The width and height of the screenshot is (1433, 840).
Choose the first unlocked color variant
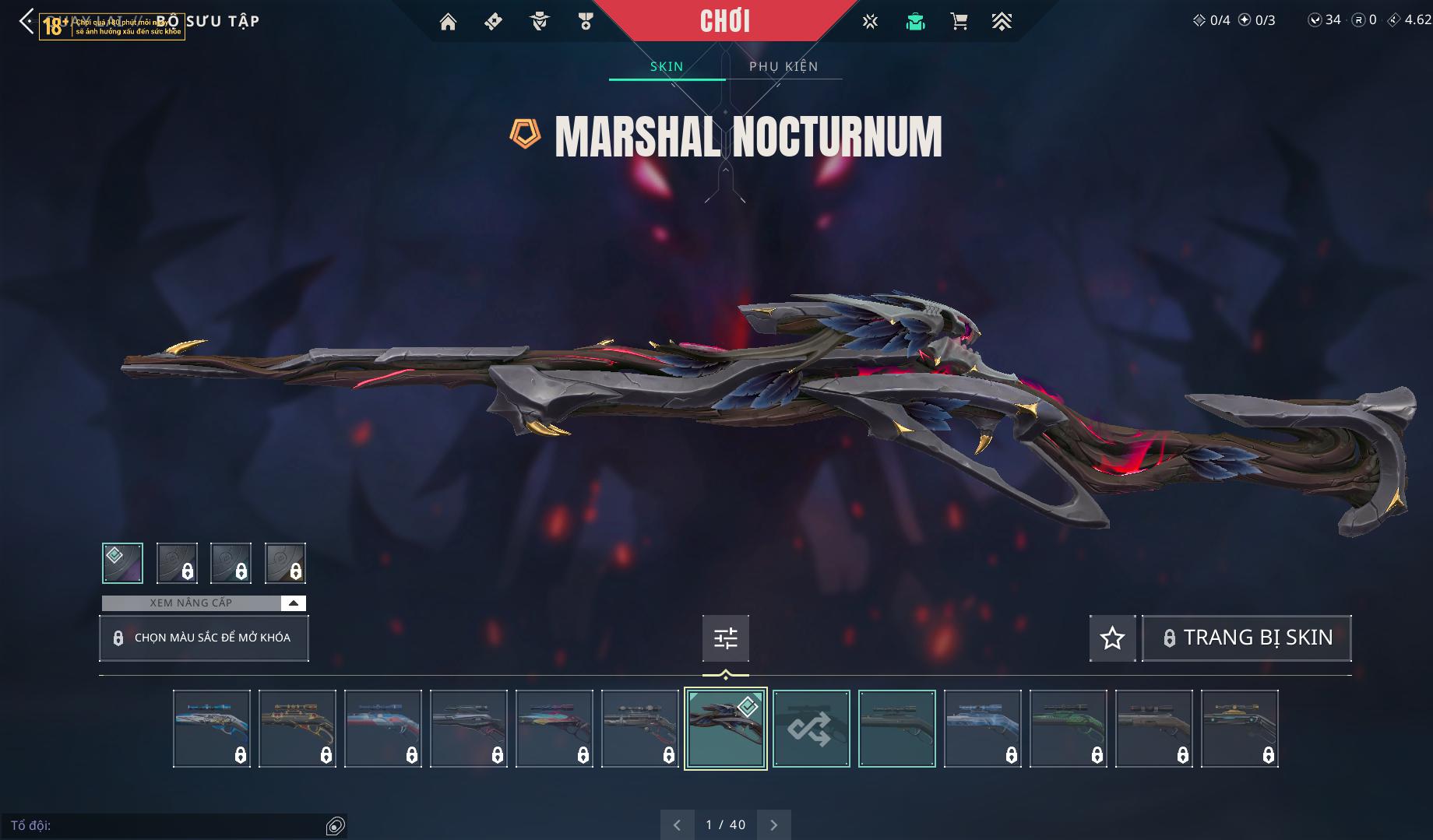[x=122, y=563]
